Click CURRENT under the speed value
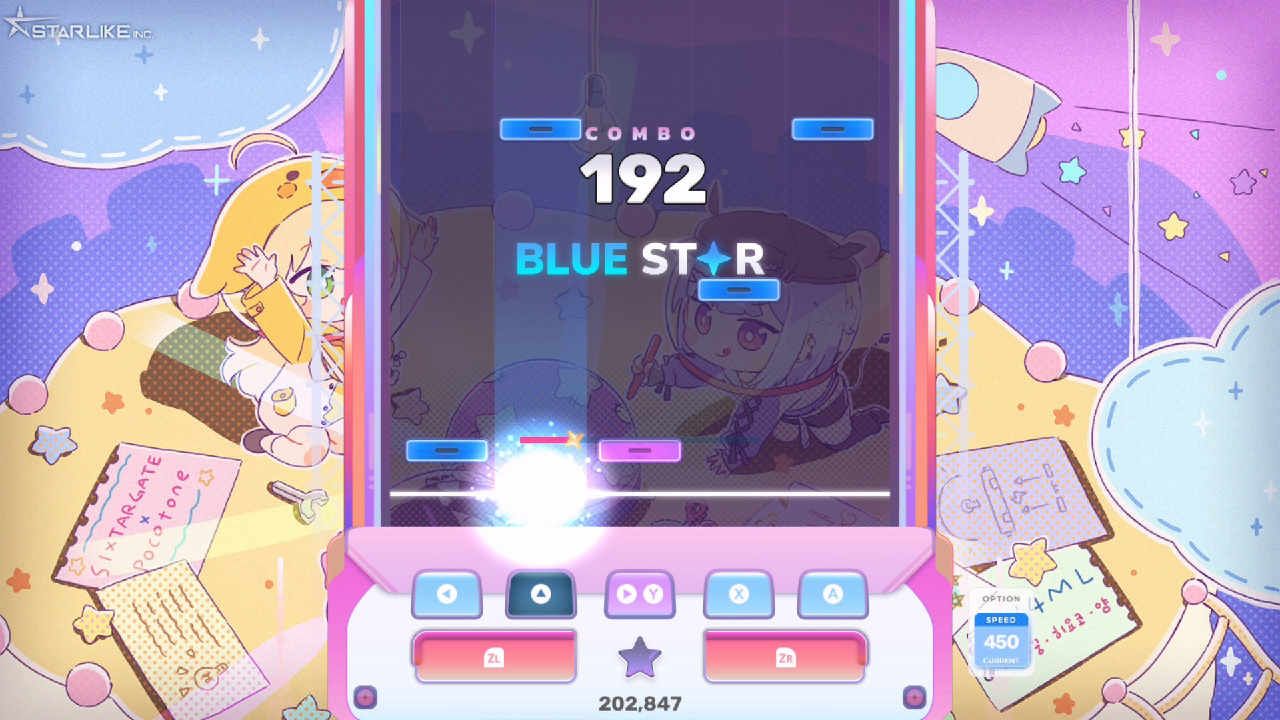Viewport: 1280px width, 720px height. coord(1001,657)
